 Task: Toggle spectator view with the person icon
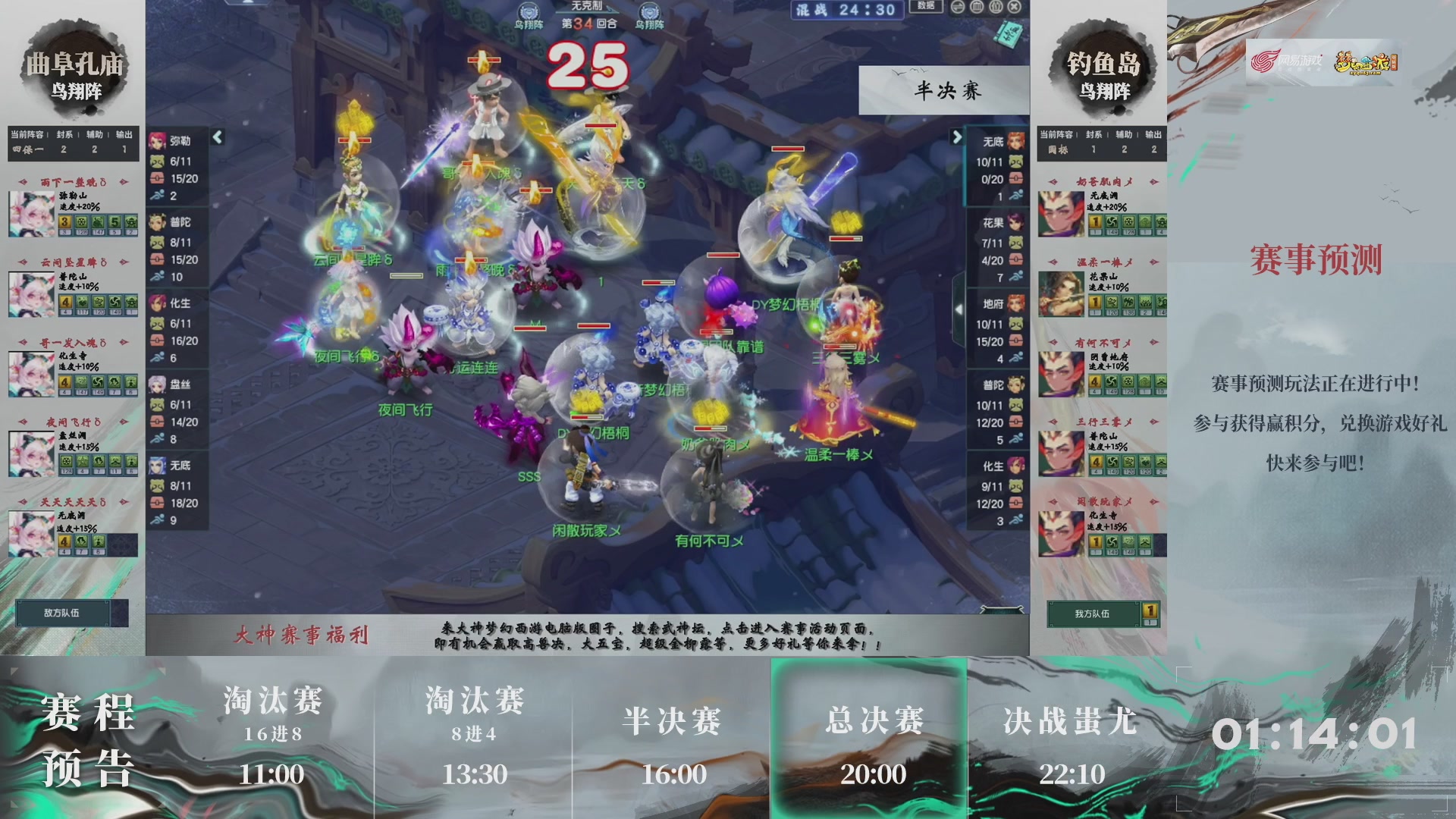coord(996,7)
